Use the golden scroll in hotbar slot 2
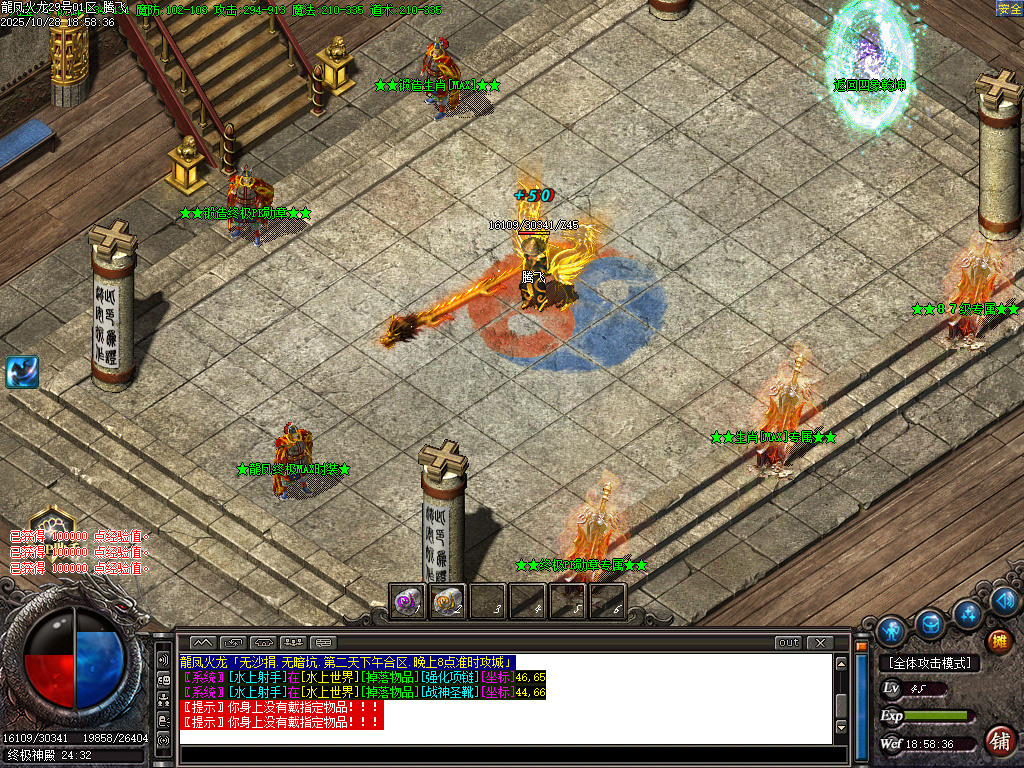This screenshot has width=1024, height=768. [447, 602]
